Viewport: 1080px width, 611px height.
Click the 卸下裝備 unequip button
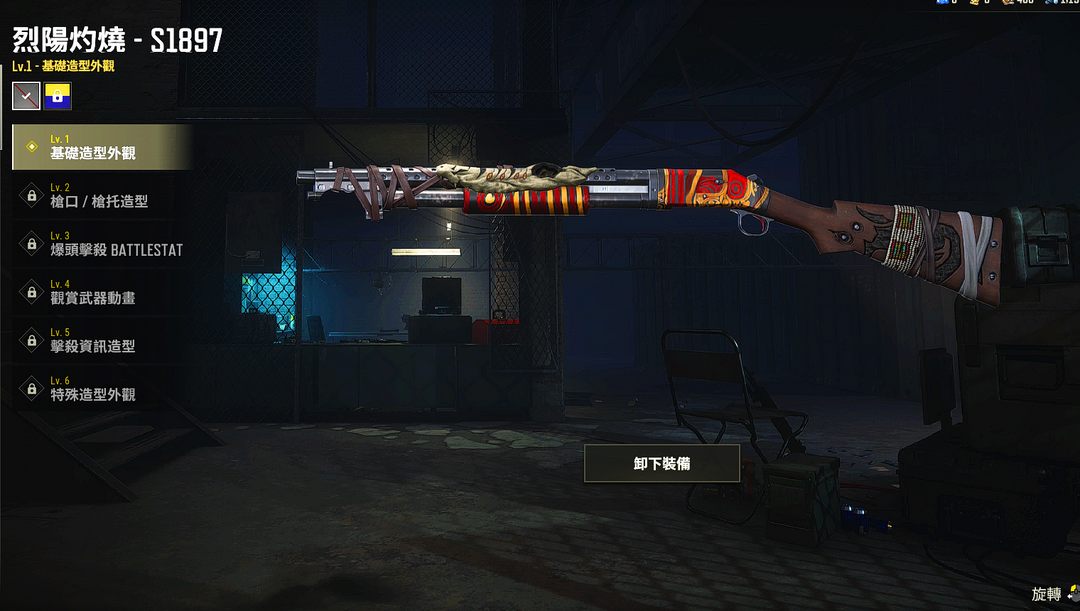[662, 463]
